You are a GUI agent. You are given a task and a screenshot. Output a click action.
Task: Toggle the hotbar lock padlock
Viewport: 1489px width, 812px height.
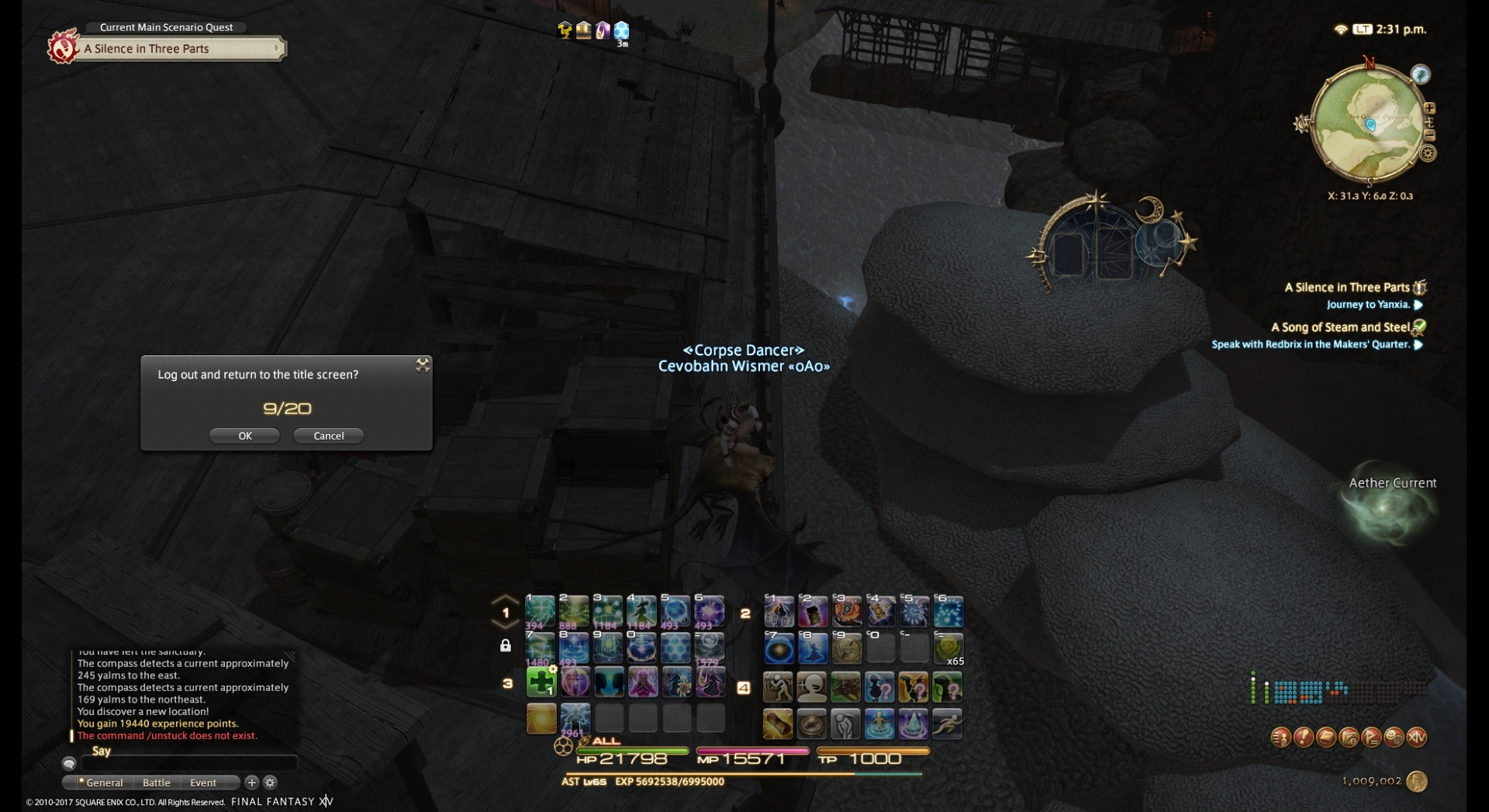(x=506, y=645)
